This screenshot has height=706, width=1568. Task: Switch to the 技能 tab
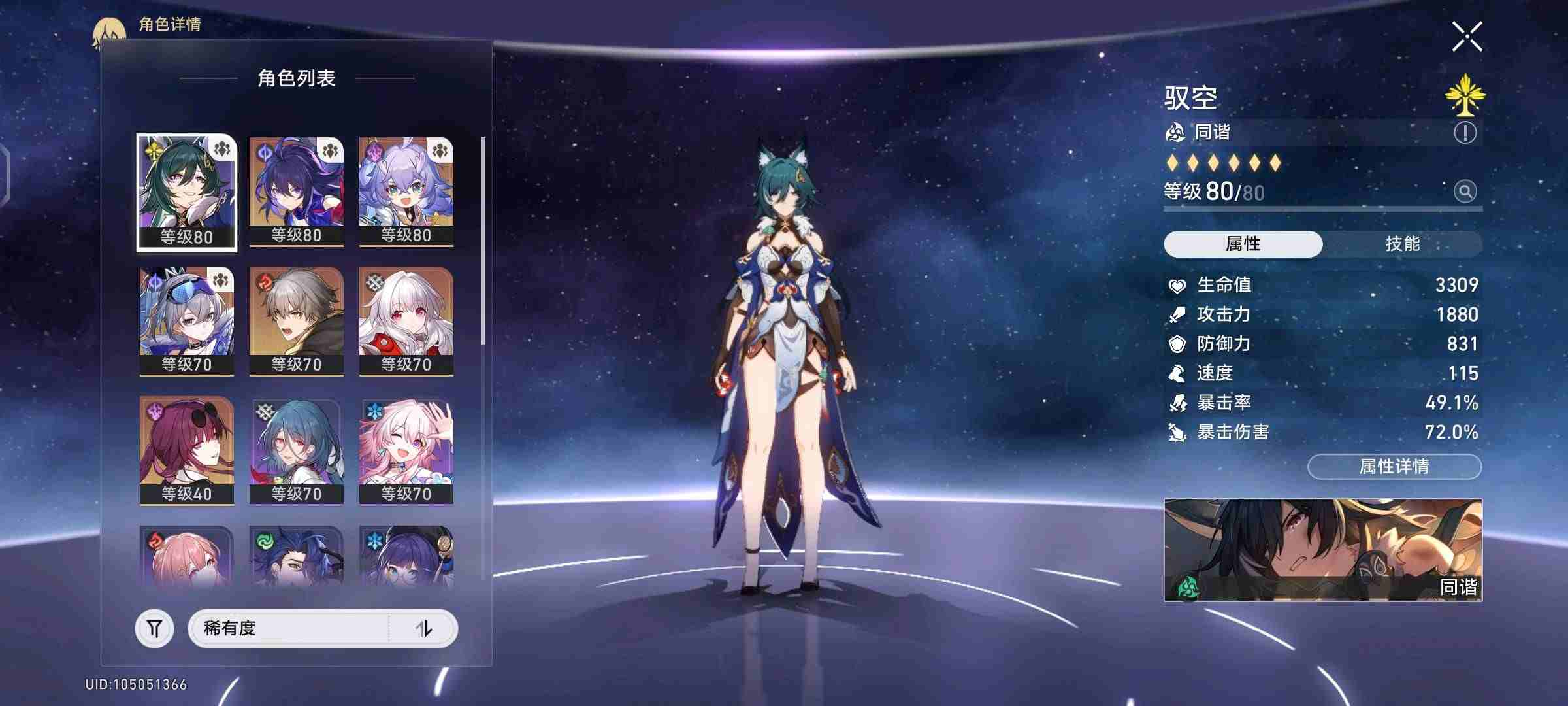click(x=1402, y=244)
